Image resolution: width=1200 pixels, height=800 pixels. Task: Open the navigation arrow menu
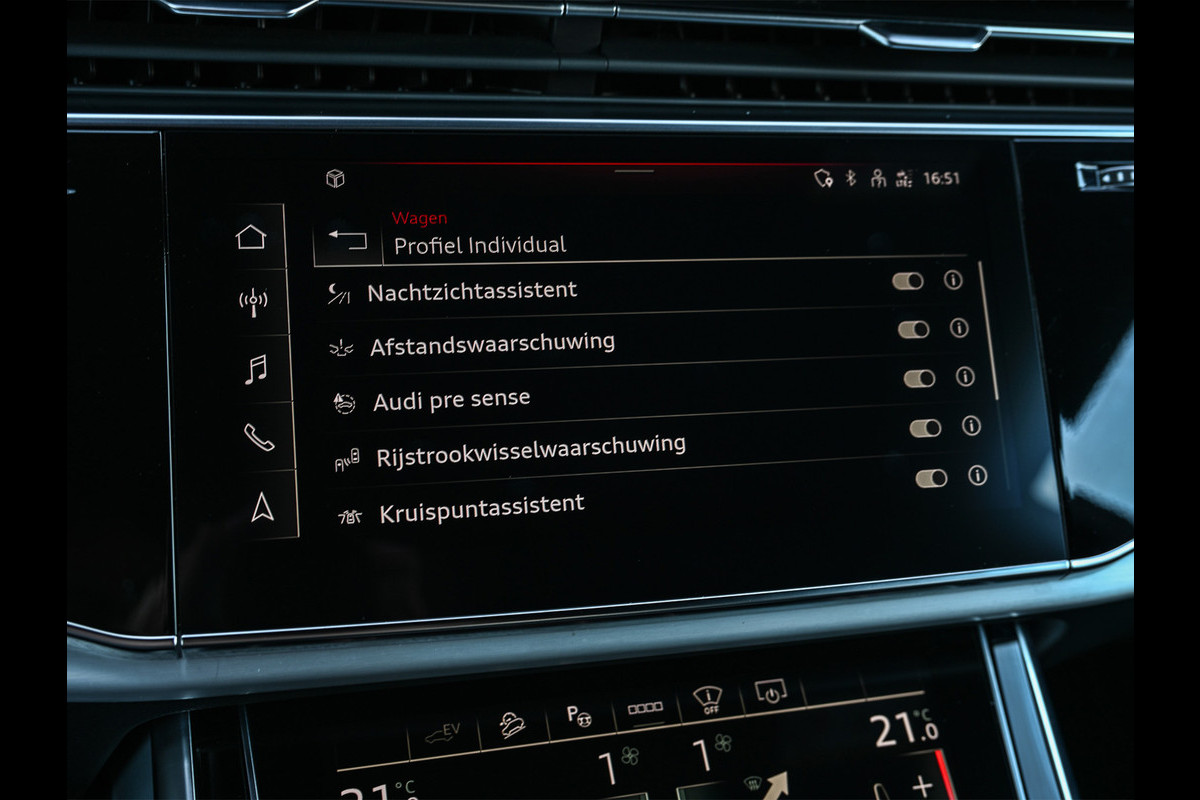coord(262,507)
